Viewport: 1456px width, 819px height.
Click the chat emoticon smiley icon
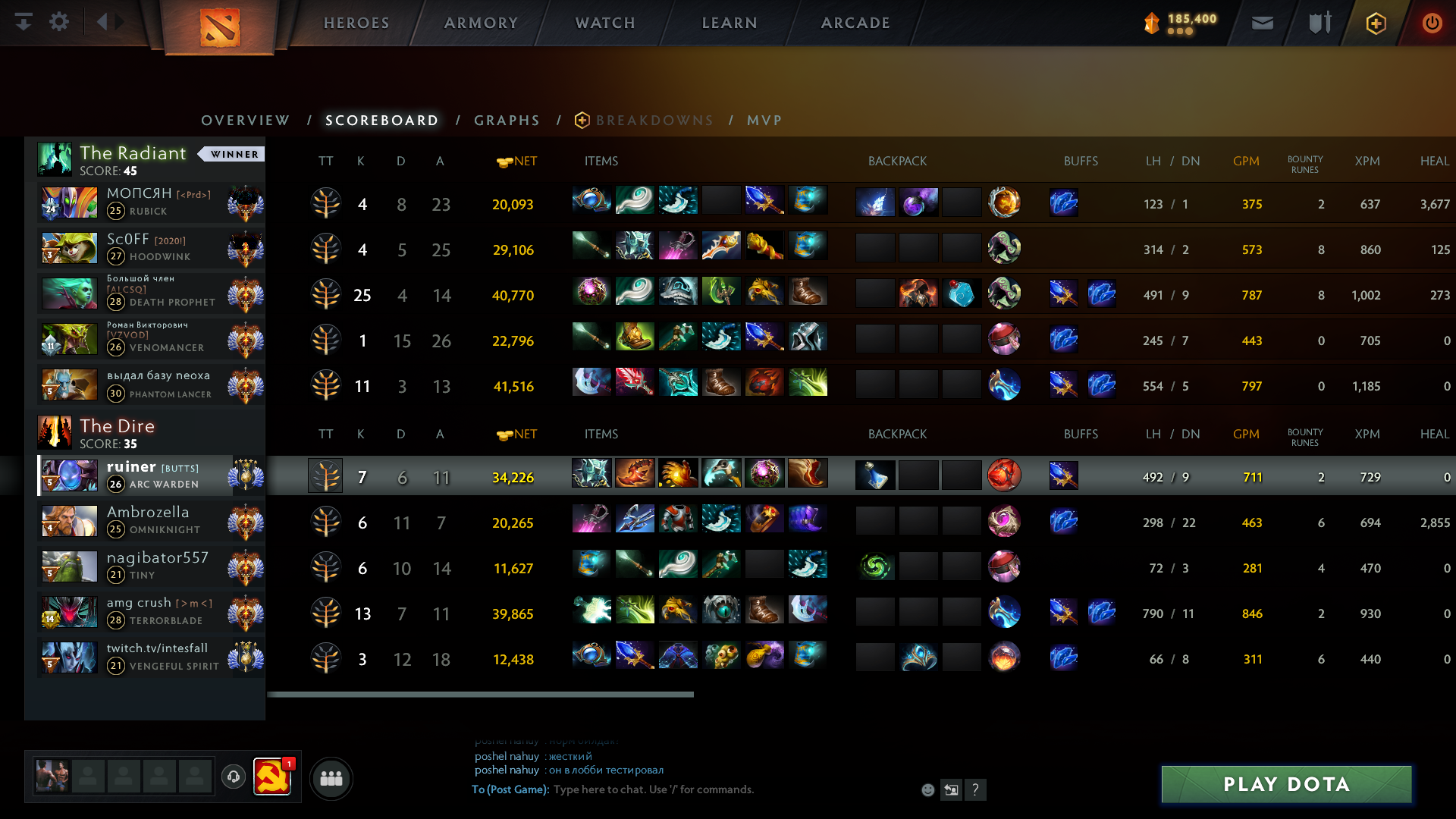coord(927,790)
